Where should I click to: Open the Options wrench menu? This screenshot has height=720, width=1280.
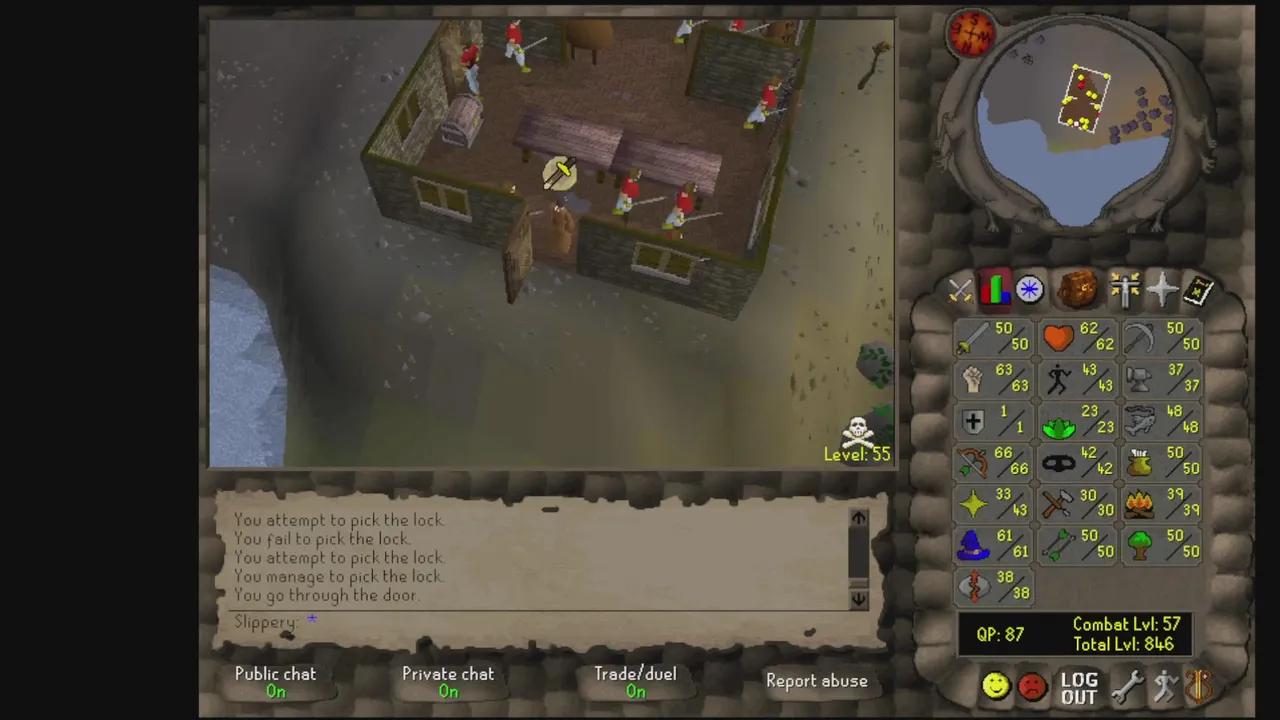(x=1128, y=685)
